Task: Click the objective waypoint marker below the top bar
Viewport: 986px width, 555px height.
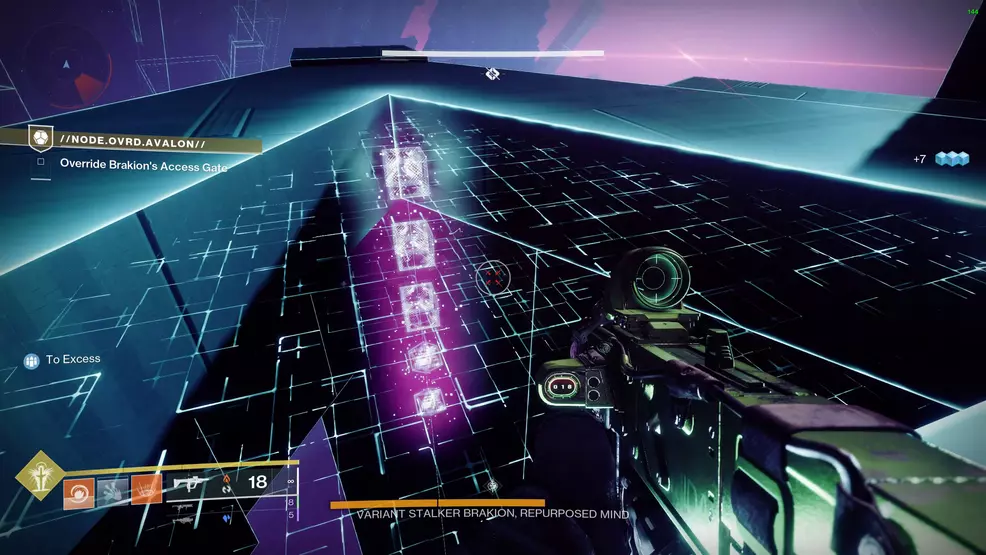Action: [492, 73]
